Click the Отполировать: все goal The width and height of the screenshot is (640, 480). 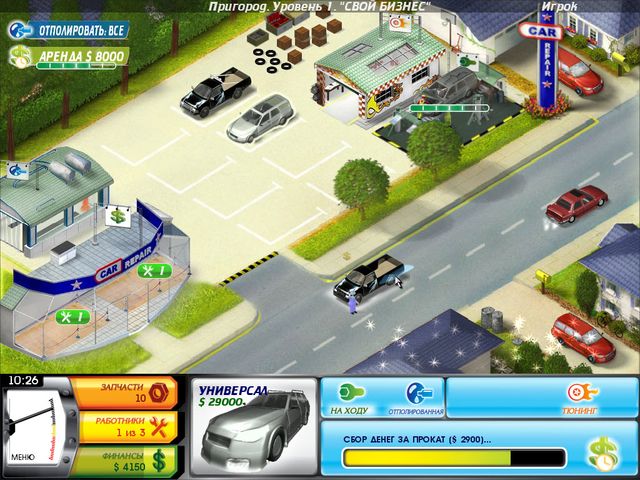tap(68, 29)
